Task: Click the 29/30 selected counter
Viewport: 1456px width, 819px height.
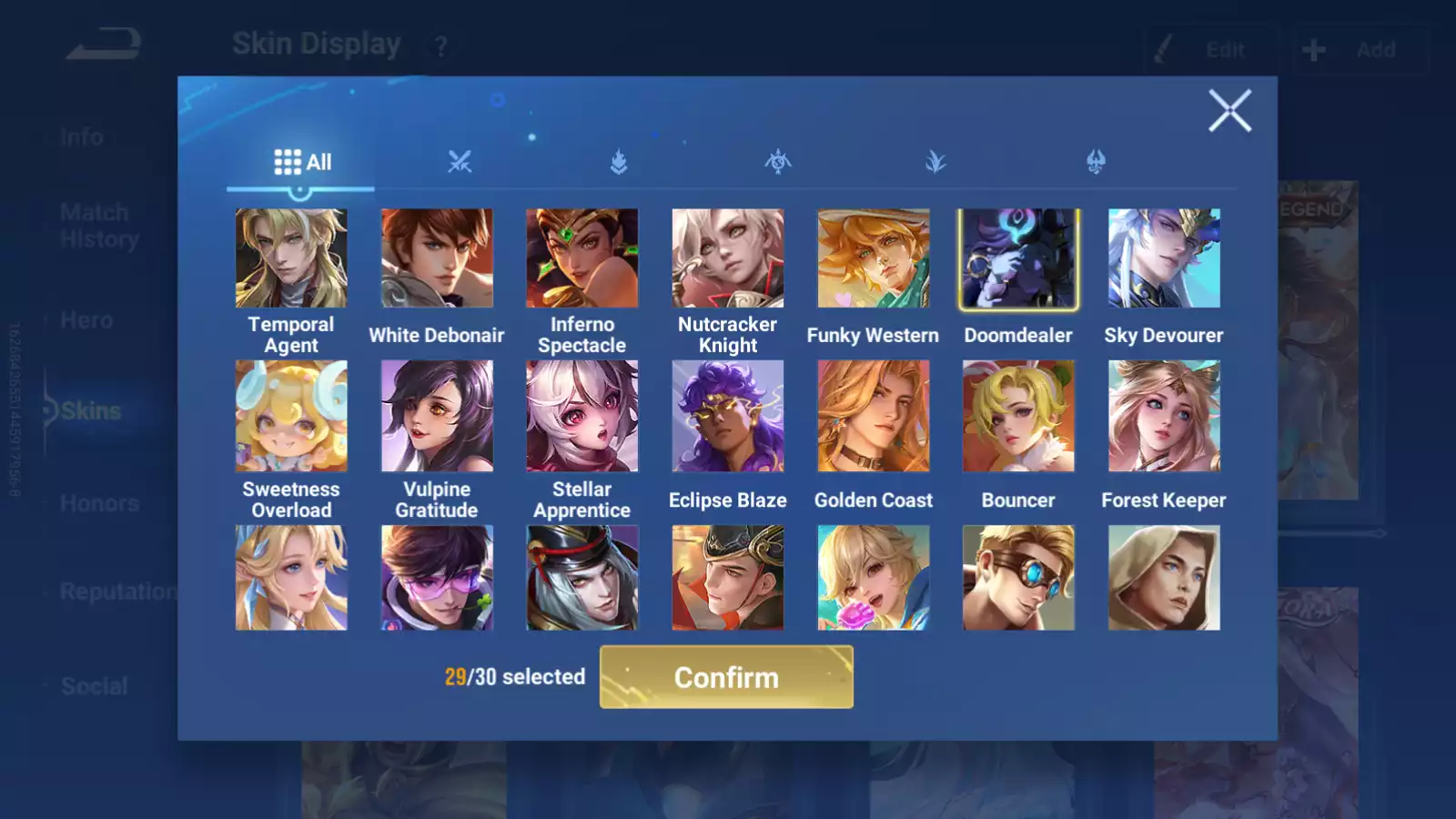Action: coord(514,677)
